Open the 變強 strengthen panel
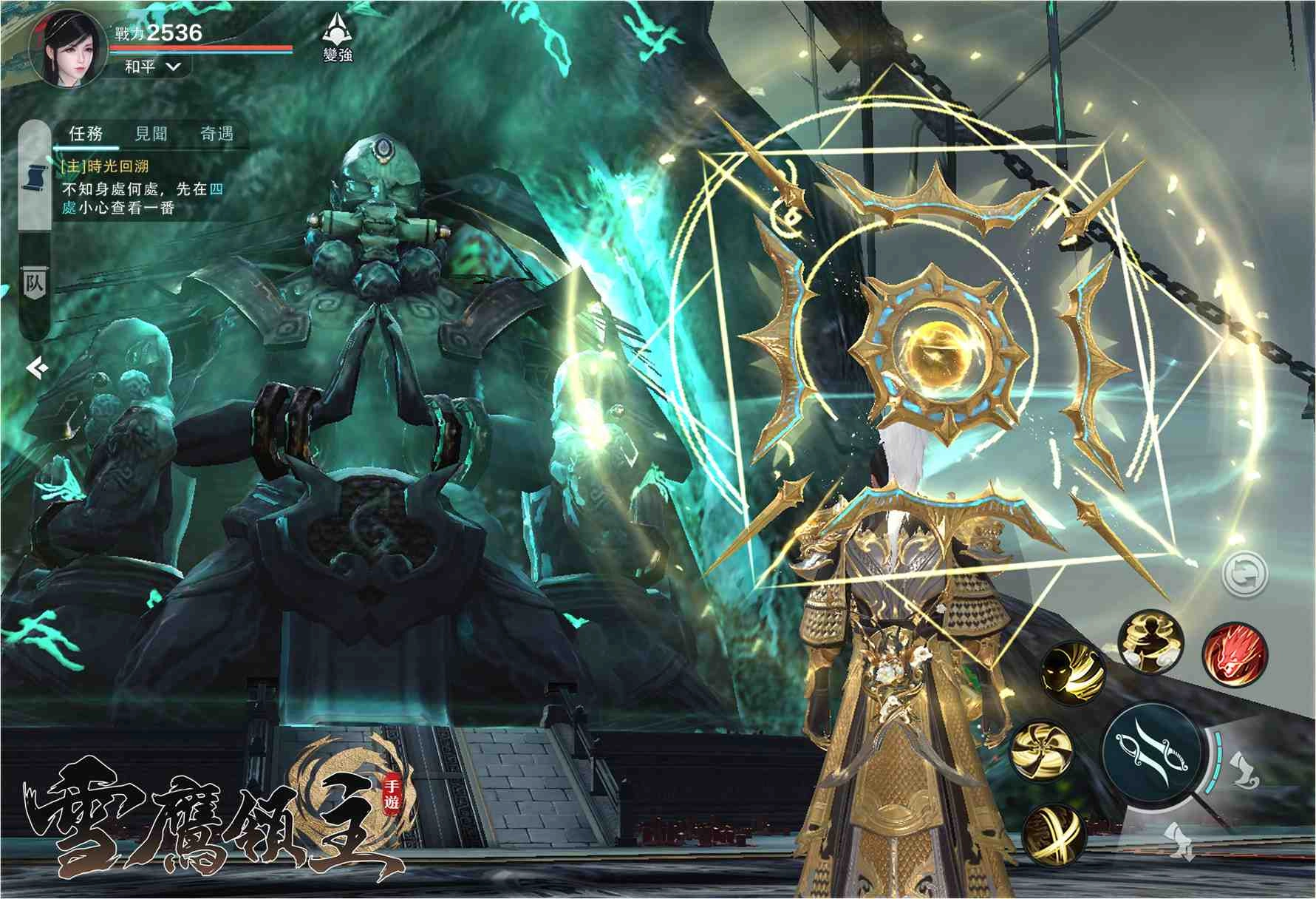 click(x=336, y=37)
